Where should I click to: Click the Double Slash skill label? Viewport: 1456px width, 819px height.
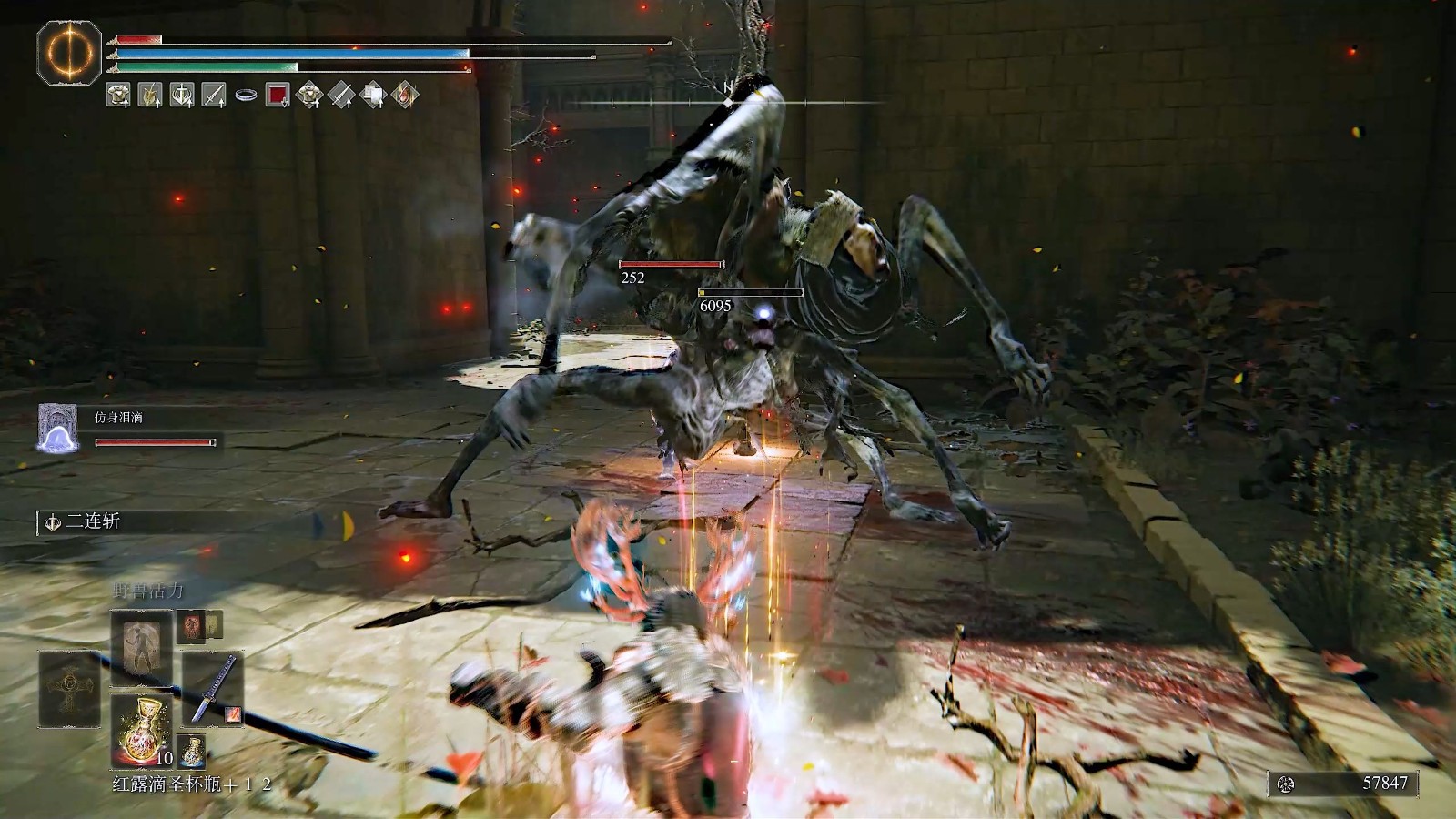point(93,521)
